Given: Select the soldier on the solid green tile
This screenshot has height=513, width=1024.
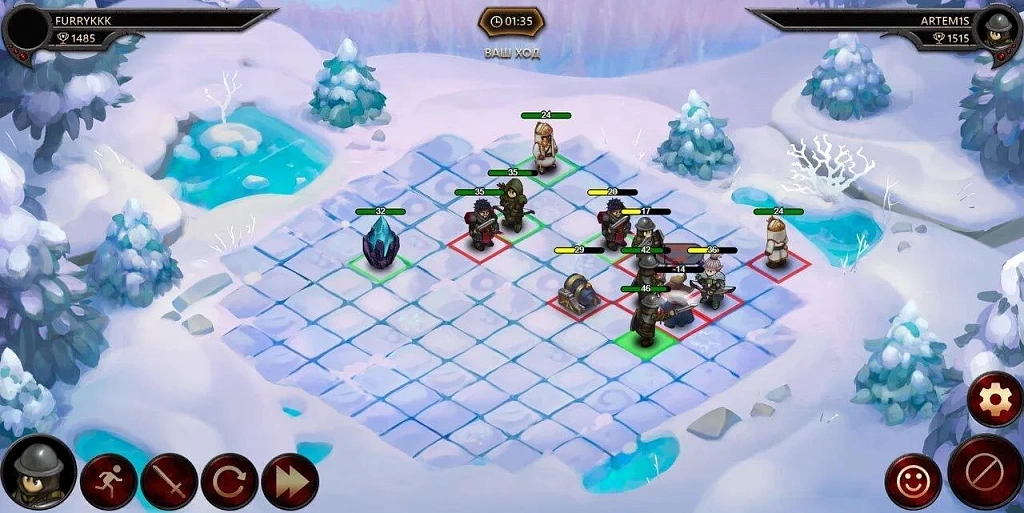Looking at the screenshot, I should pos(646,320).
